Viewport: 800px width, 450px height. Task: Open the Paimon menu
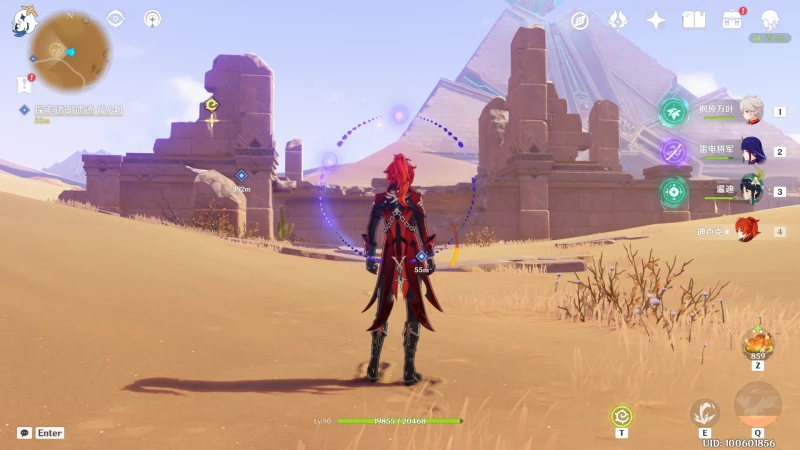point(25,20)
